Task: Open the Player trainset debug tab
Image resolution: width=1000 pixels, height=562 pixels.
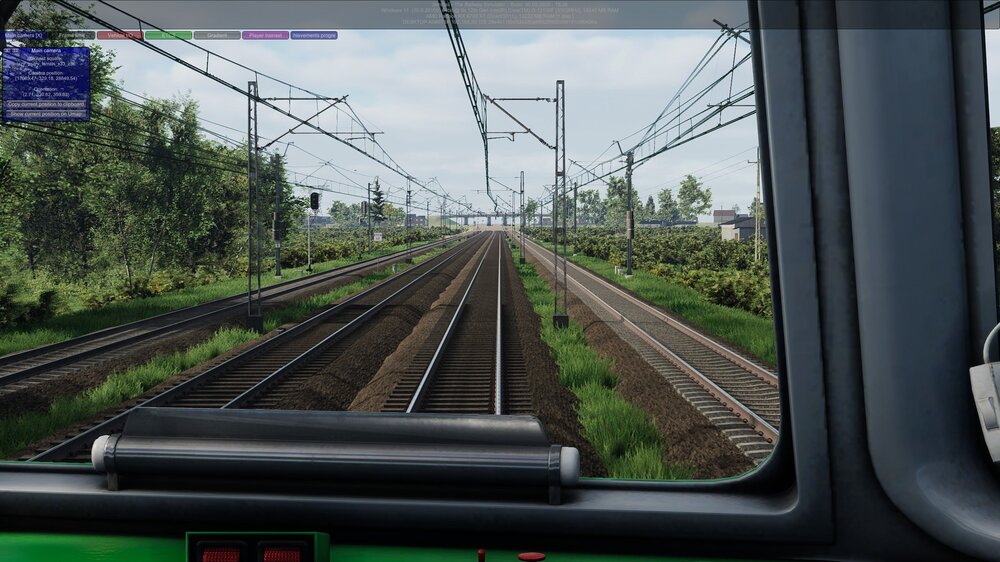Action: click(x=265, y=35)
